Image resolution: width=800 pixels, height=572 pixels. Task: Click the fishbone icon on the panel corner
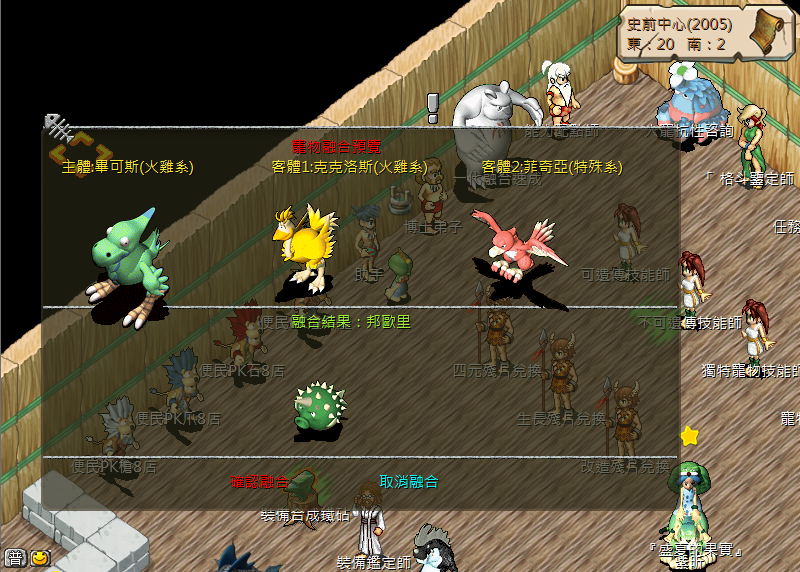(x=58, y=126)
